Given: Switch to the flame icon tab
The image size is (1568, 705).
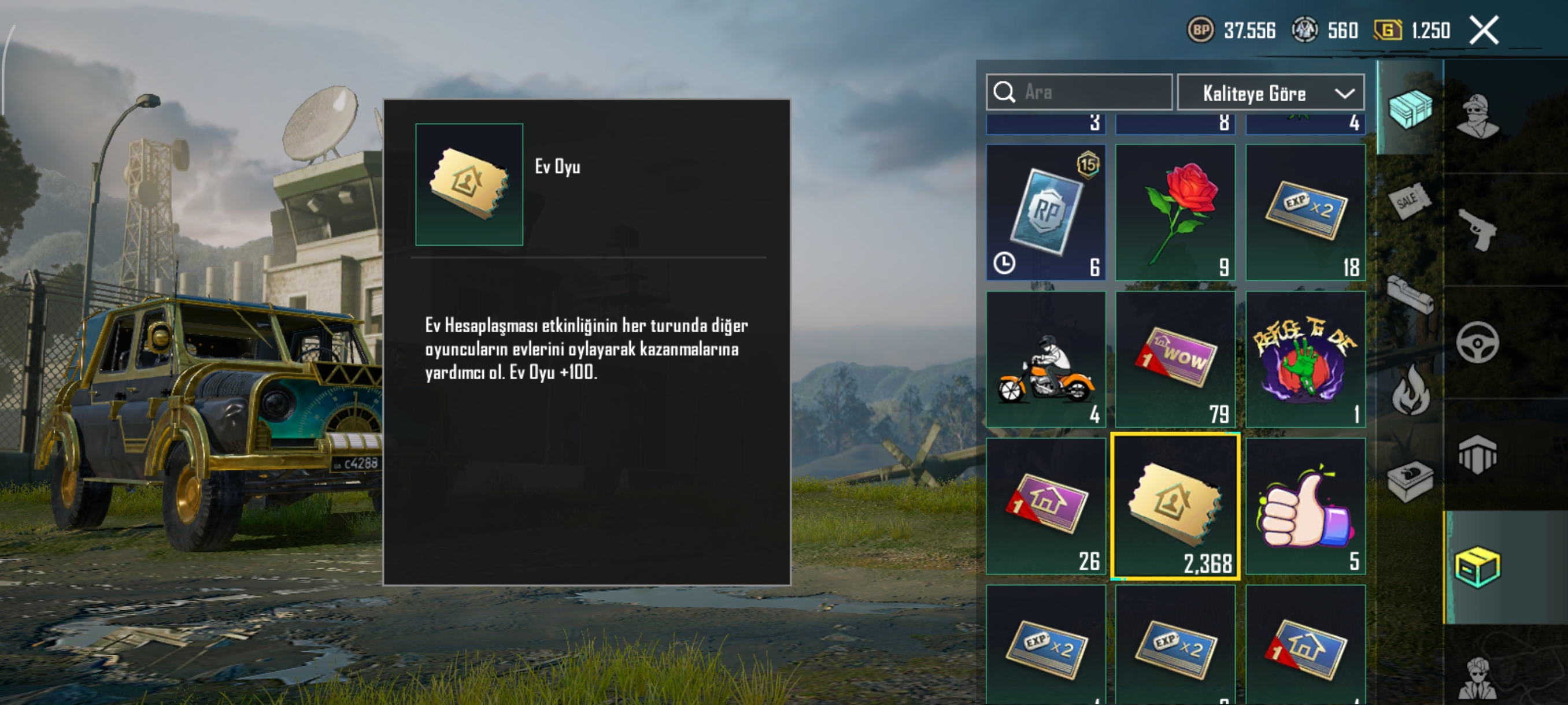Looking at the screenshot, I should tap(1410, 391).
